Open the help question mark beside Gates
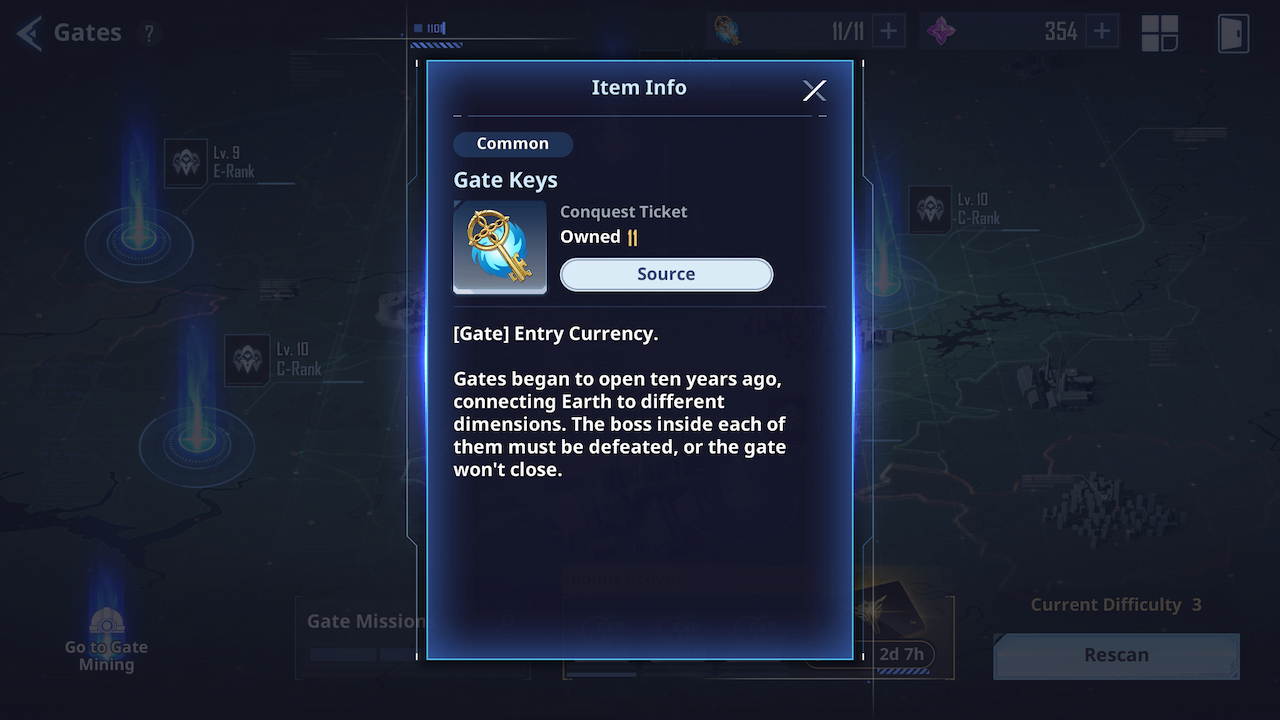The image size is (1280, 720). coord(149,33)
